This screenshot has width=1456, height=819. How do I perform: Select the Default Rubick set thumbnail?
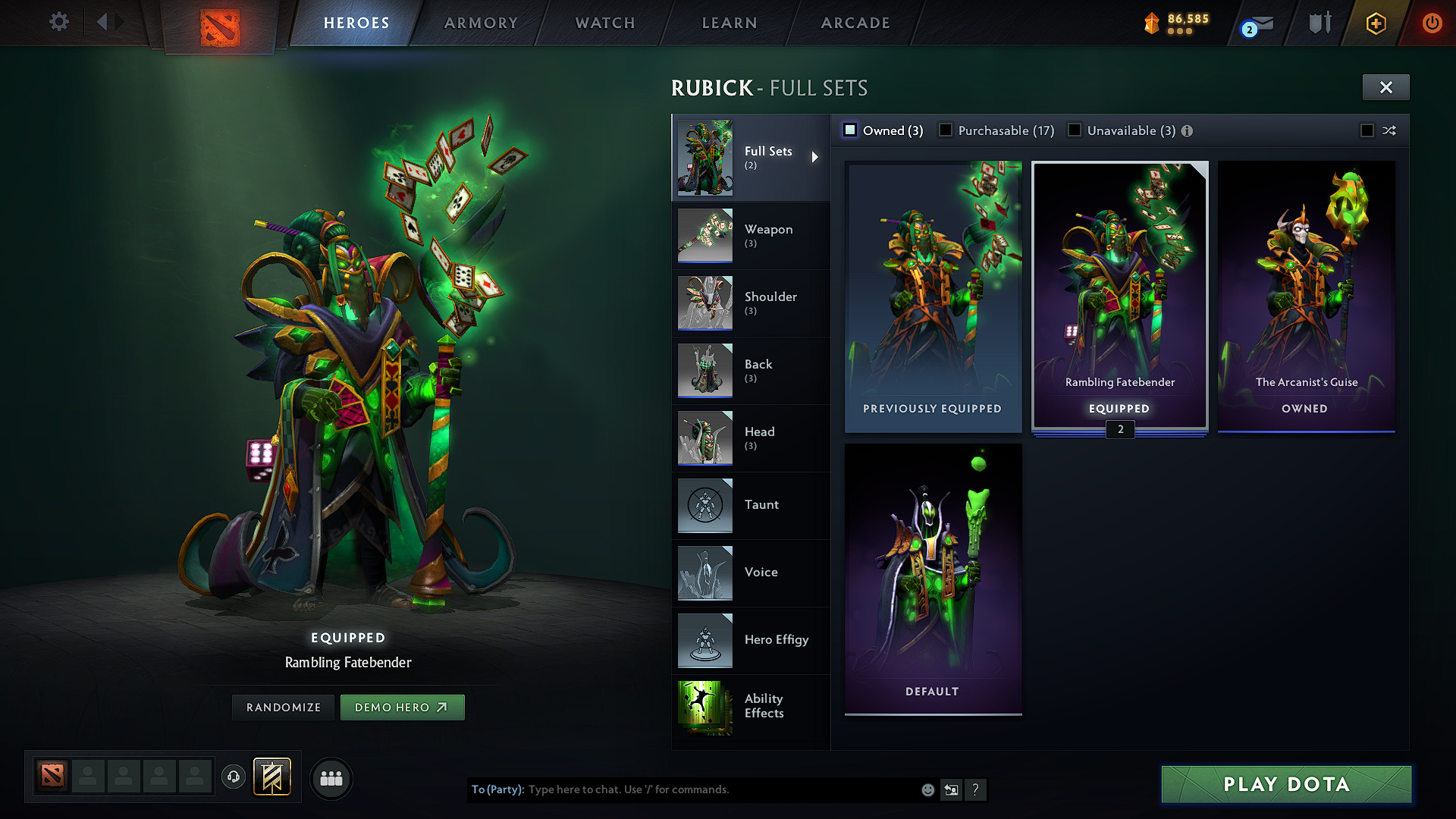[x=932, y=579]
